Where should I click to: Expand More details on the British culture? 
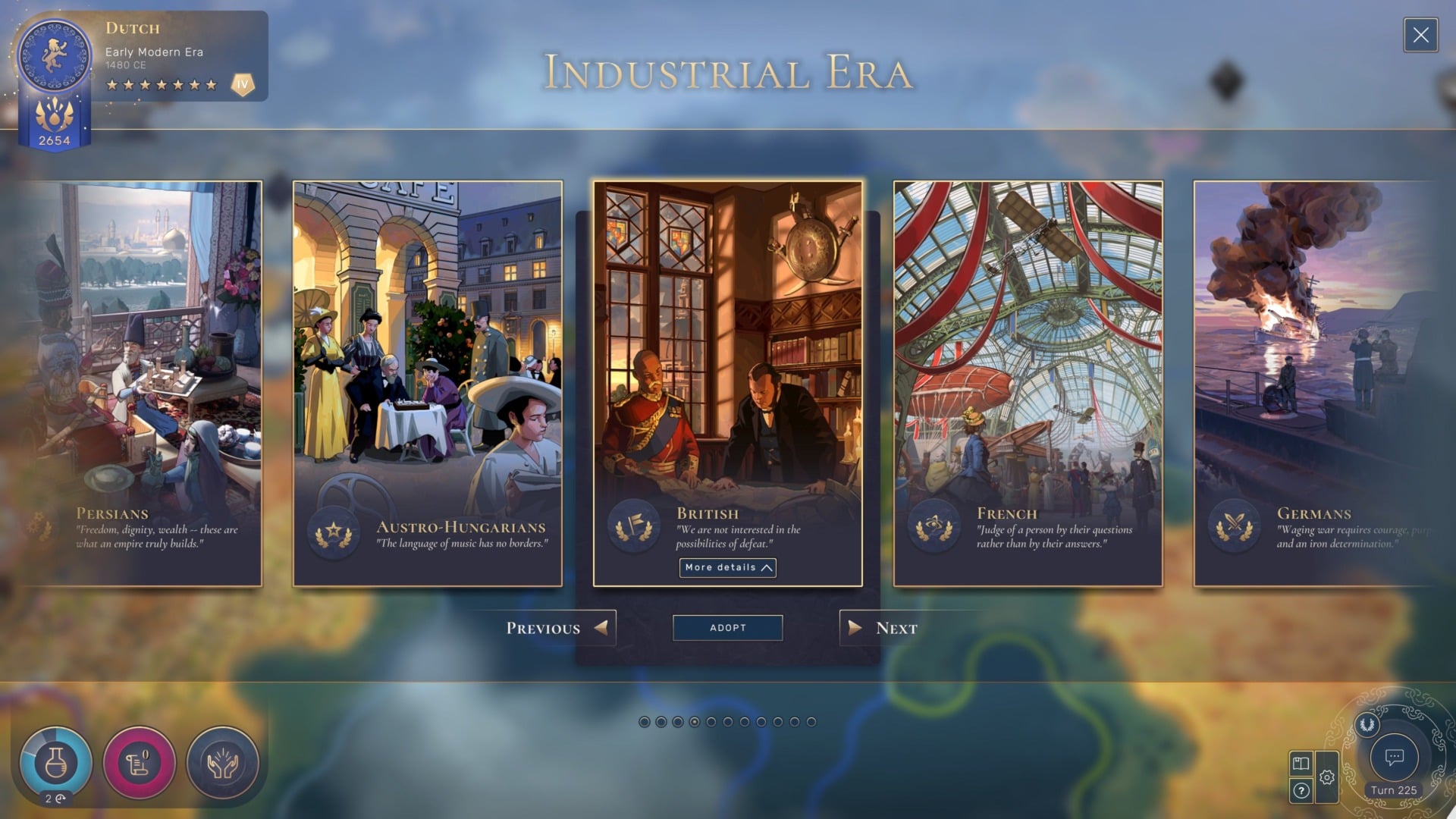point(726,567)
